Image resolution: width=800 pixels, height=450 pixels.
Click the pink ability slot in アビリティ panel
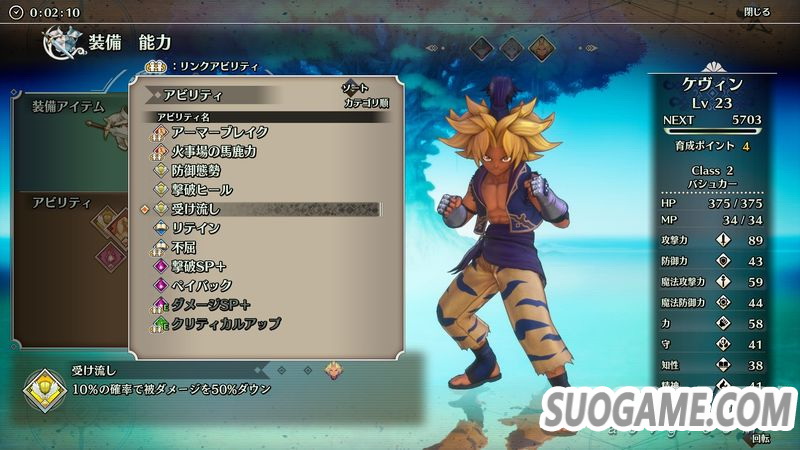click(x=111, y=256)
